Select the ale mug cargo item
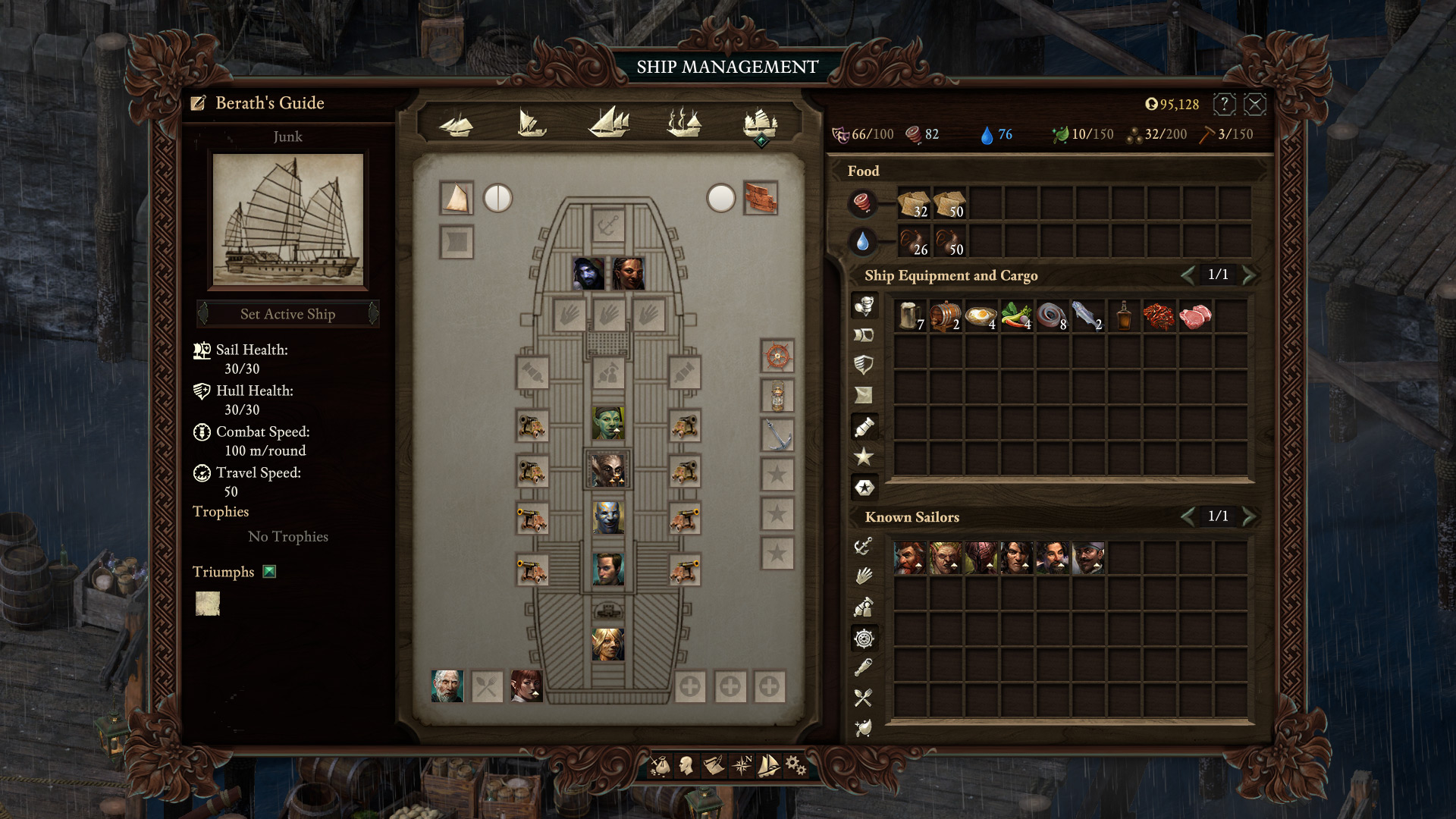Image resolution: width=1456 pixels, height=819 pixels. 909,315
